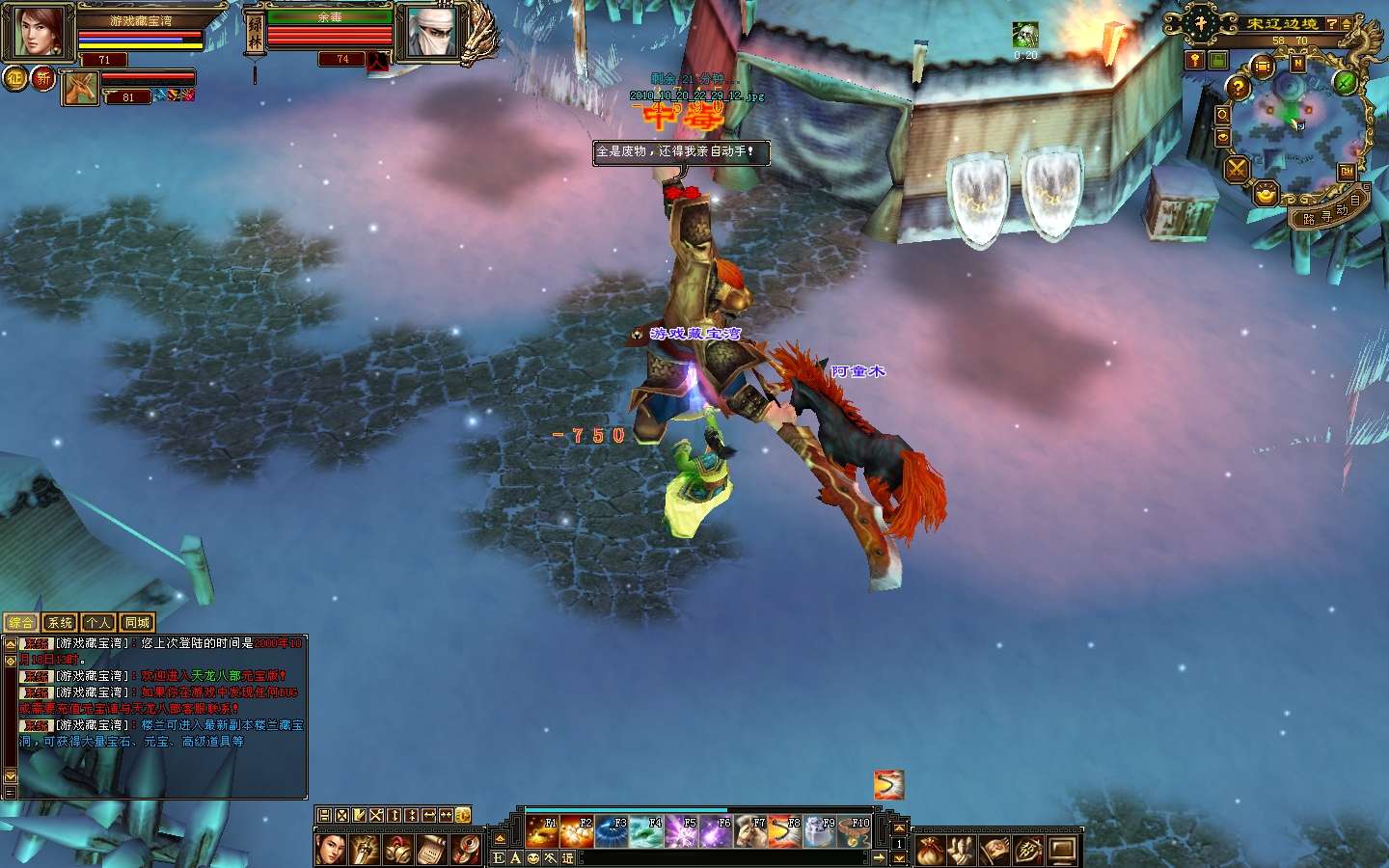Click the round red 新 button
This screenshot has height=868, width=1389.
42,78
